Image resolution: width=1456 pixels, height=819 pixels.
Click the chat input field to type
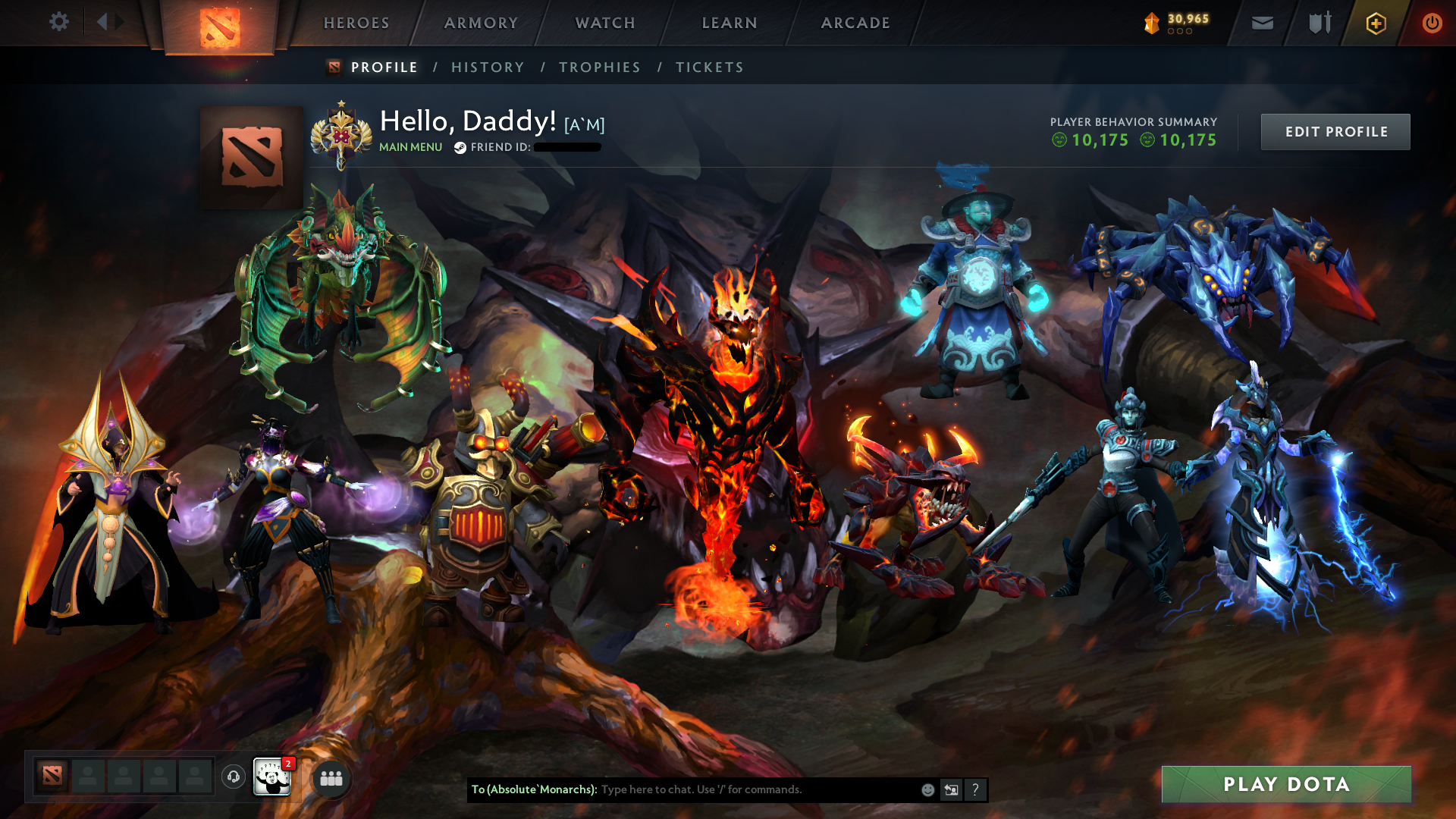point(720,789)
